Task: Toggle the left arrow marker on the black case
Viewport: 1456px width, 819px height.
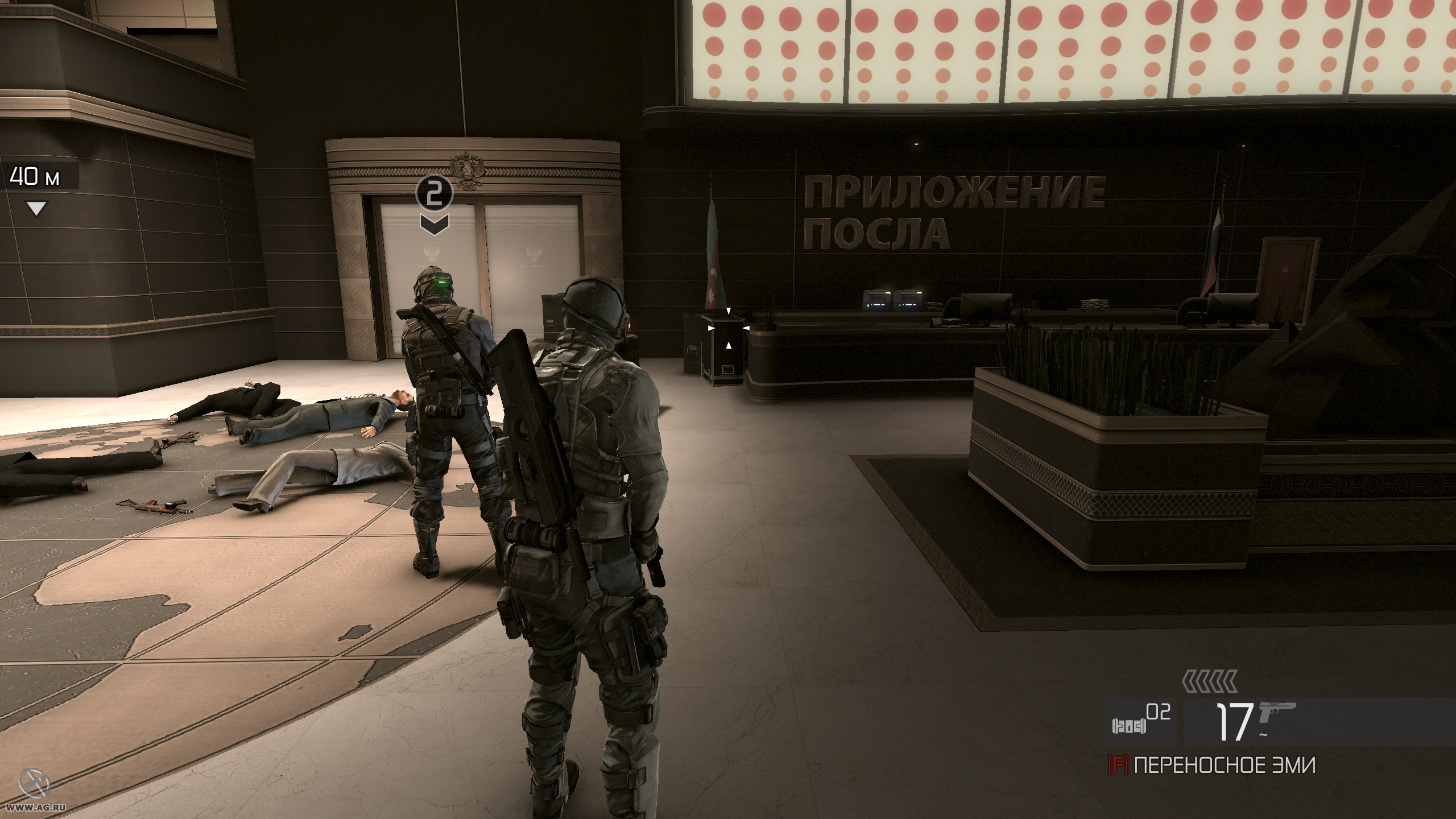Action: coord(711,328)
